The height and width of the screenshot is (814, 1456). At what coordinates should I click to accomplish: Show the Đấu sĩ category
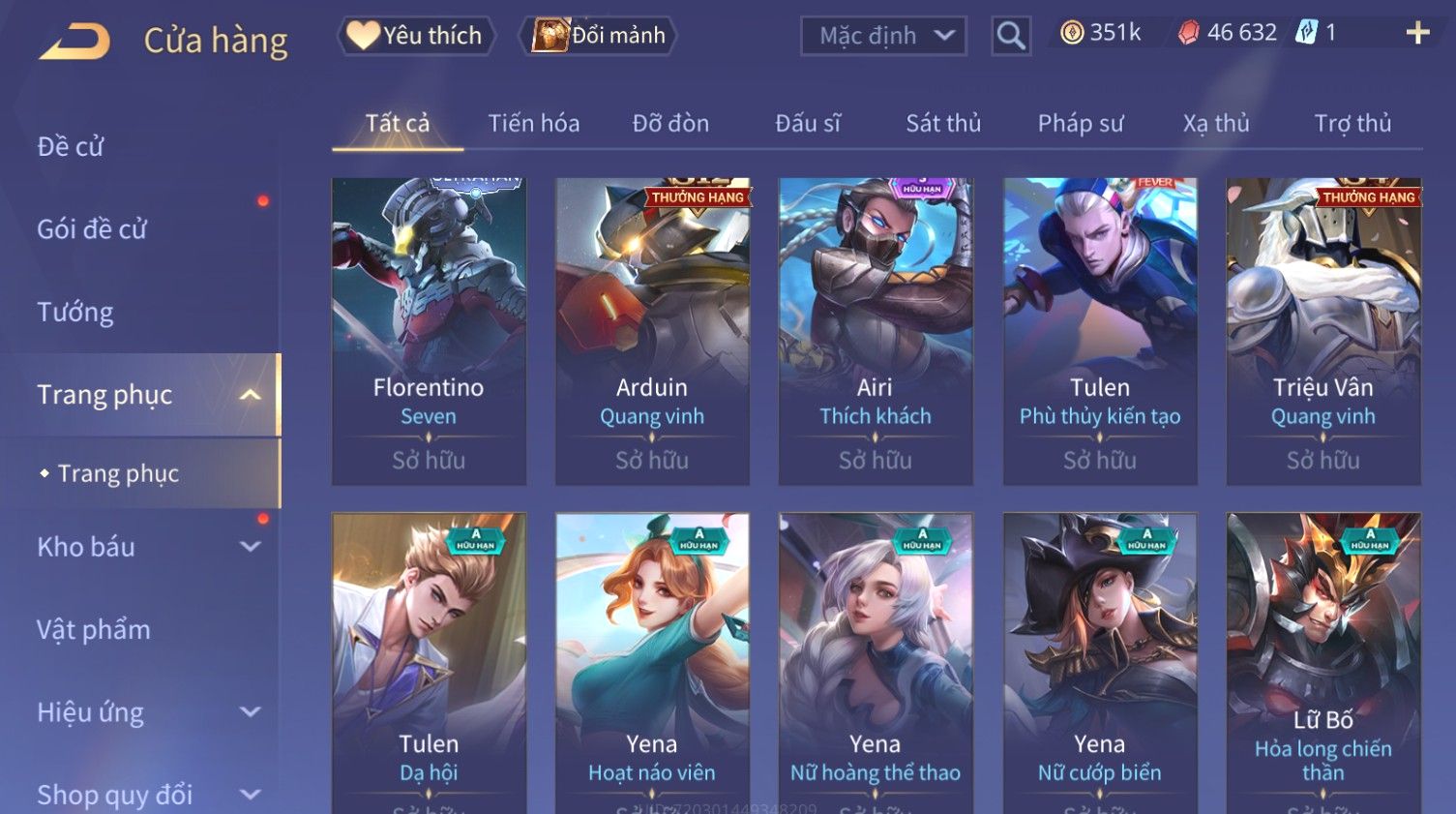(808, 124)
